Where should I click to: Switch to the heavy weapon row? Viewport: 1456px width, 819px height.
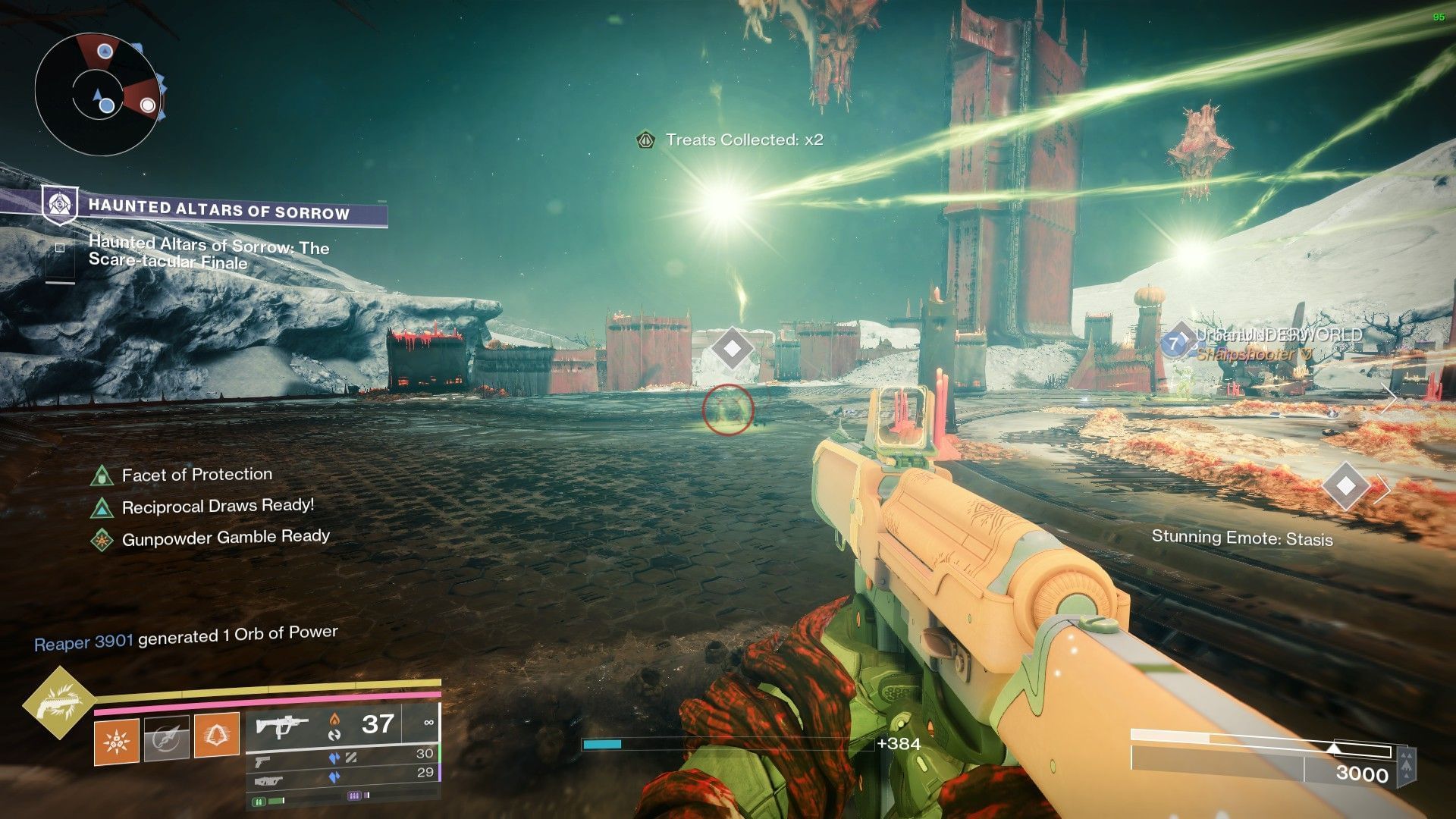[342, 777]
